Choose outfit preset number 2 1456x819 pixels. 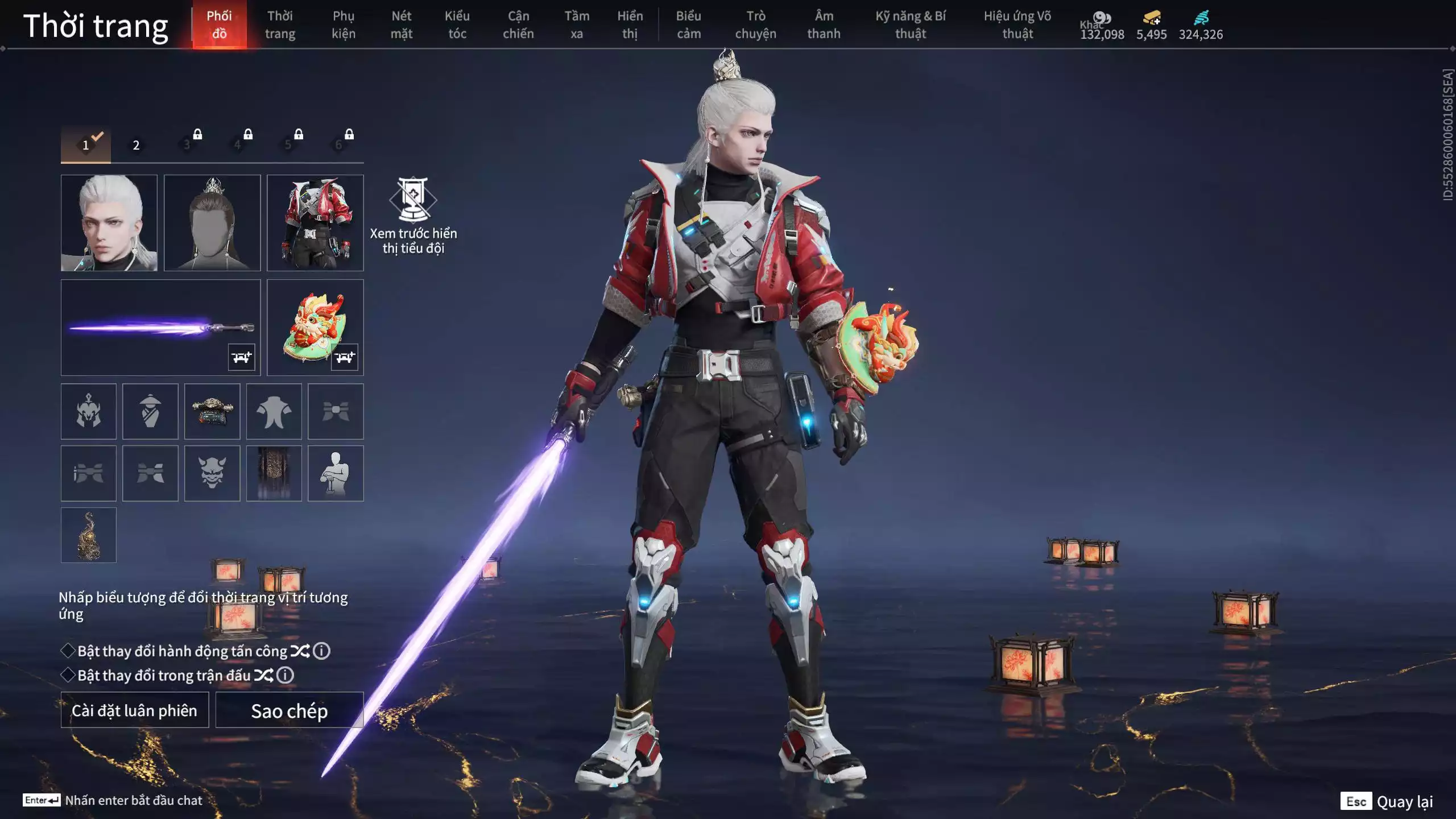click(136, 145)
